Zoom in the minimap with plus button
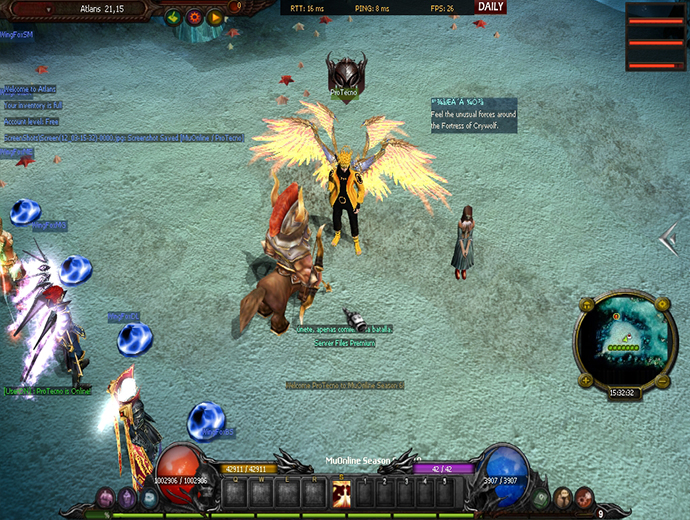Viewport: 690px width, 520px height. click(585, 383)
